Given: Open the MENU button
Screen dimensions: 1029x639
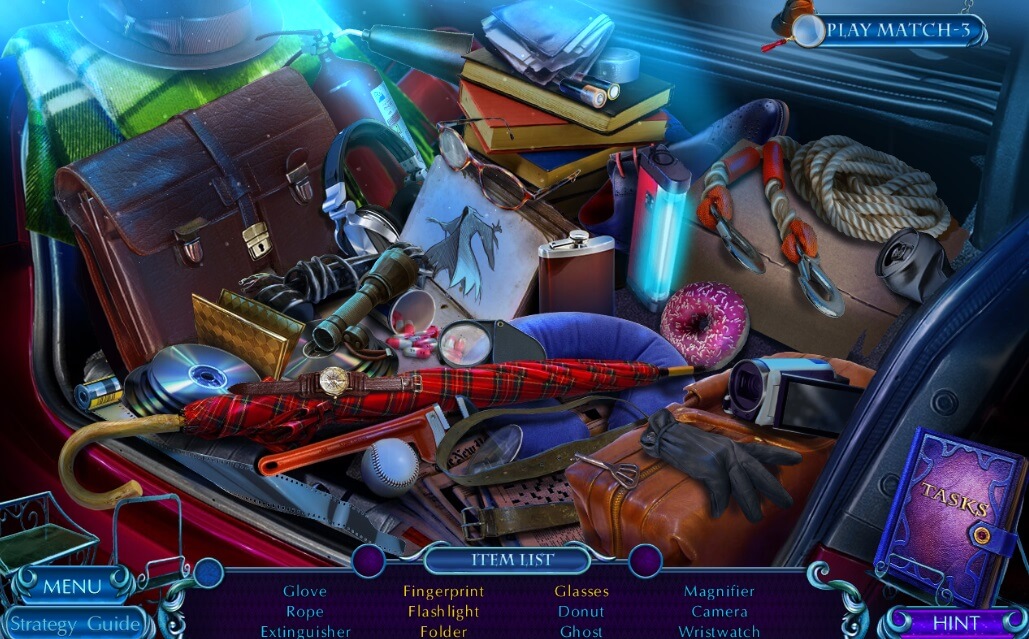Looking at the screenshot, I should click(72, 586).
